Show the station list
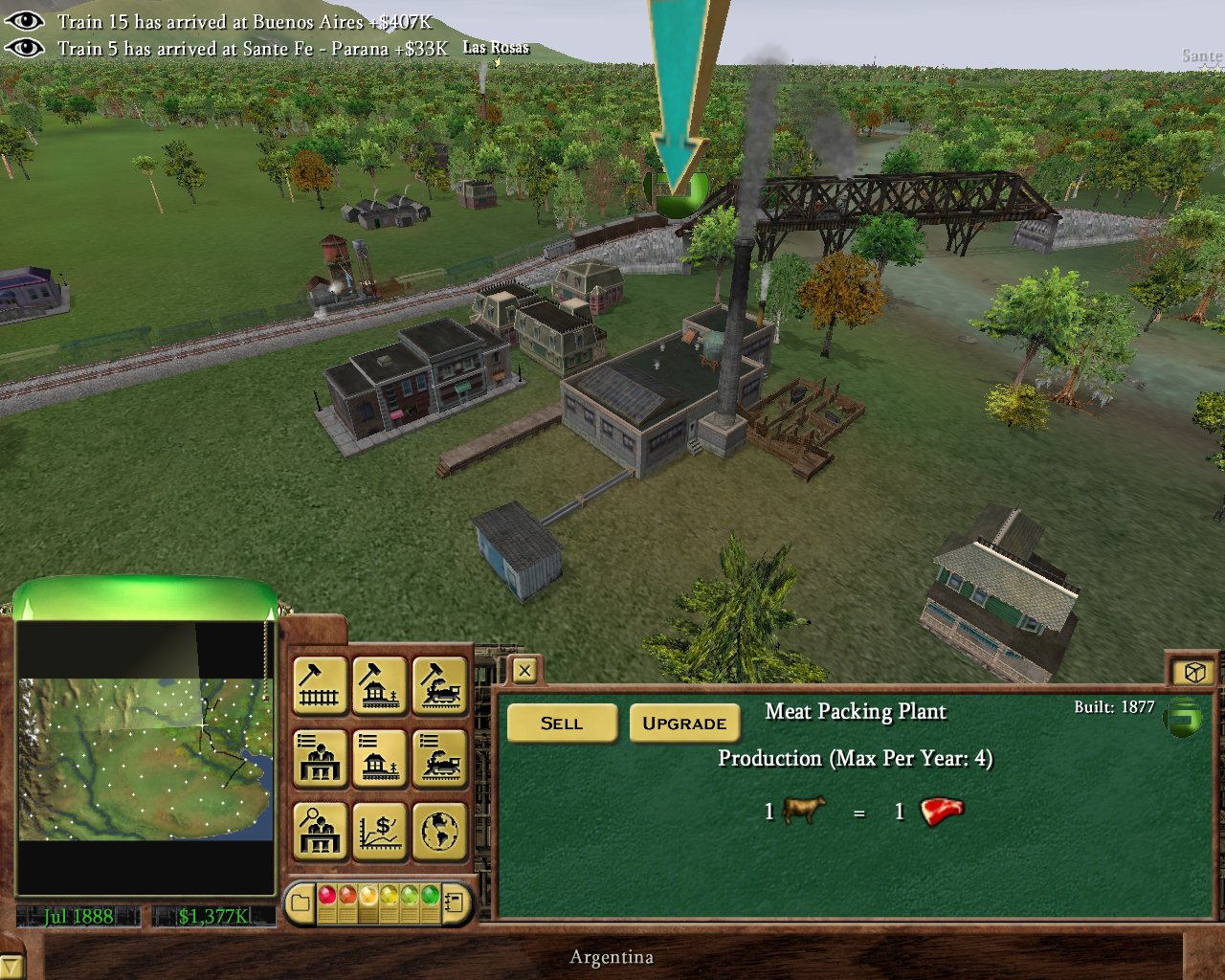The image size is (1225, 980). point(380,758)
